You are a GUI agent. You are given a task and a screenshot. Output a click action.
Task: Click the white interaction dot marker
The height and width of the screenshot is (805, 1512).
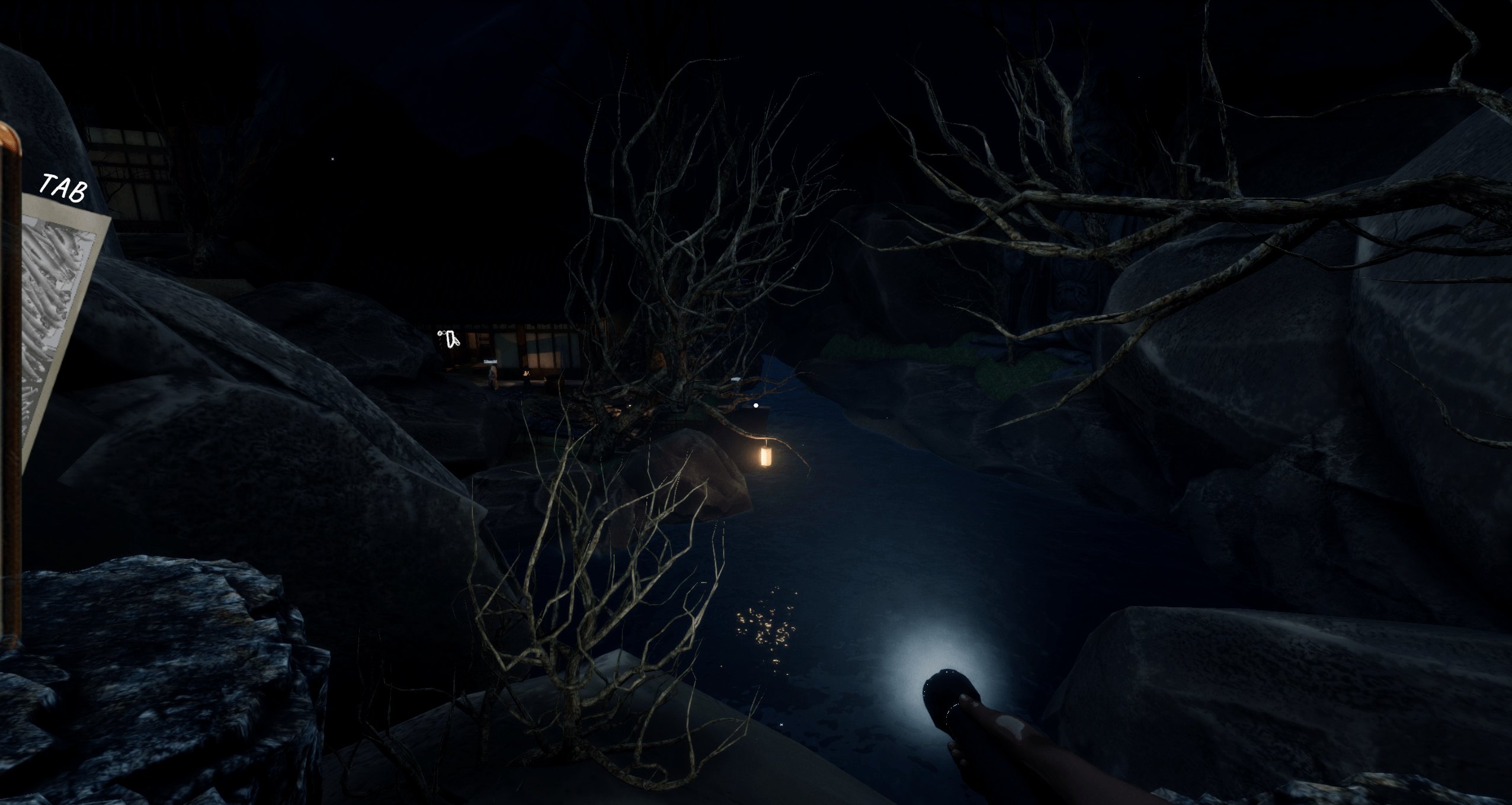pyautogui.click(x=756, y=405)
